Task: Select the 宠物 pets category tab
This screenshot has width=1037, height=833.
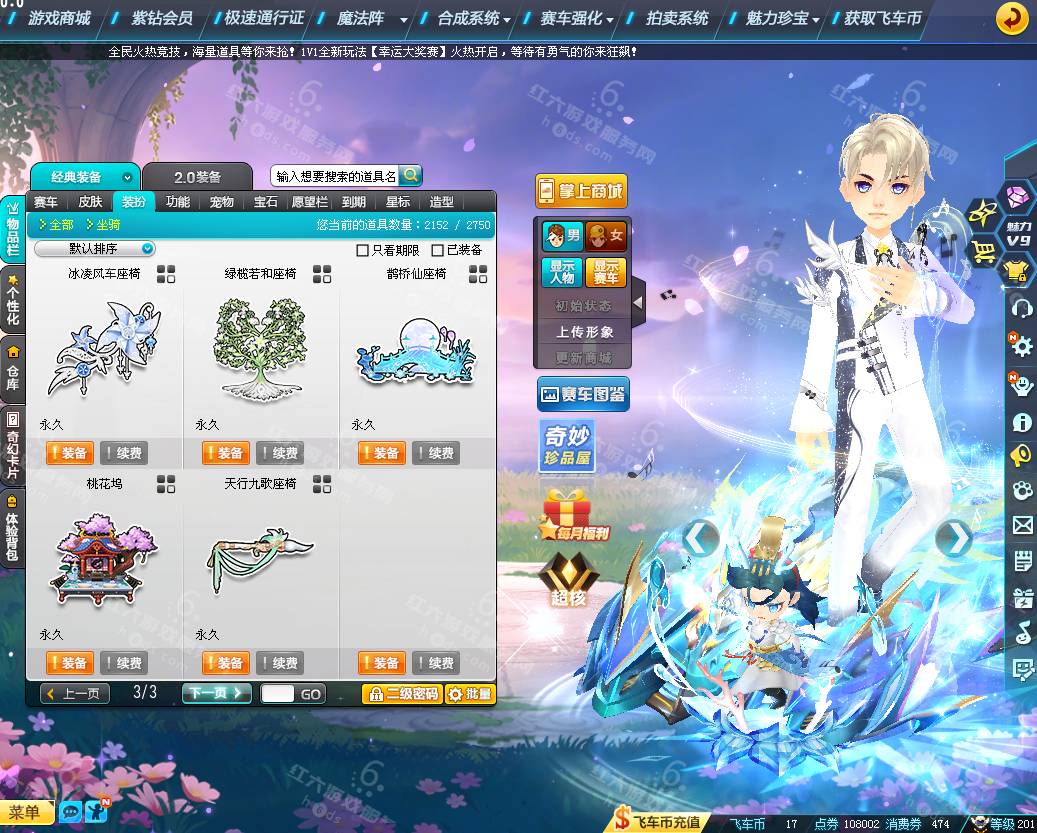Action: pyautogui.click(x=221, y=202)
